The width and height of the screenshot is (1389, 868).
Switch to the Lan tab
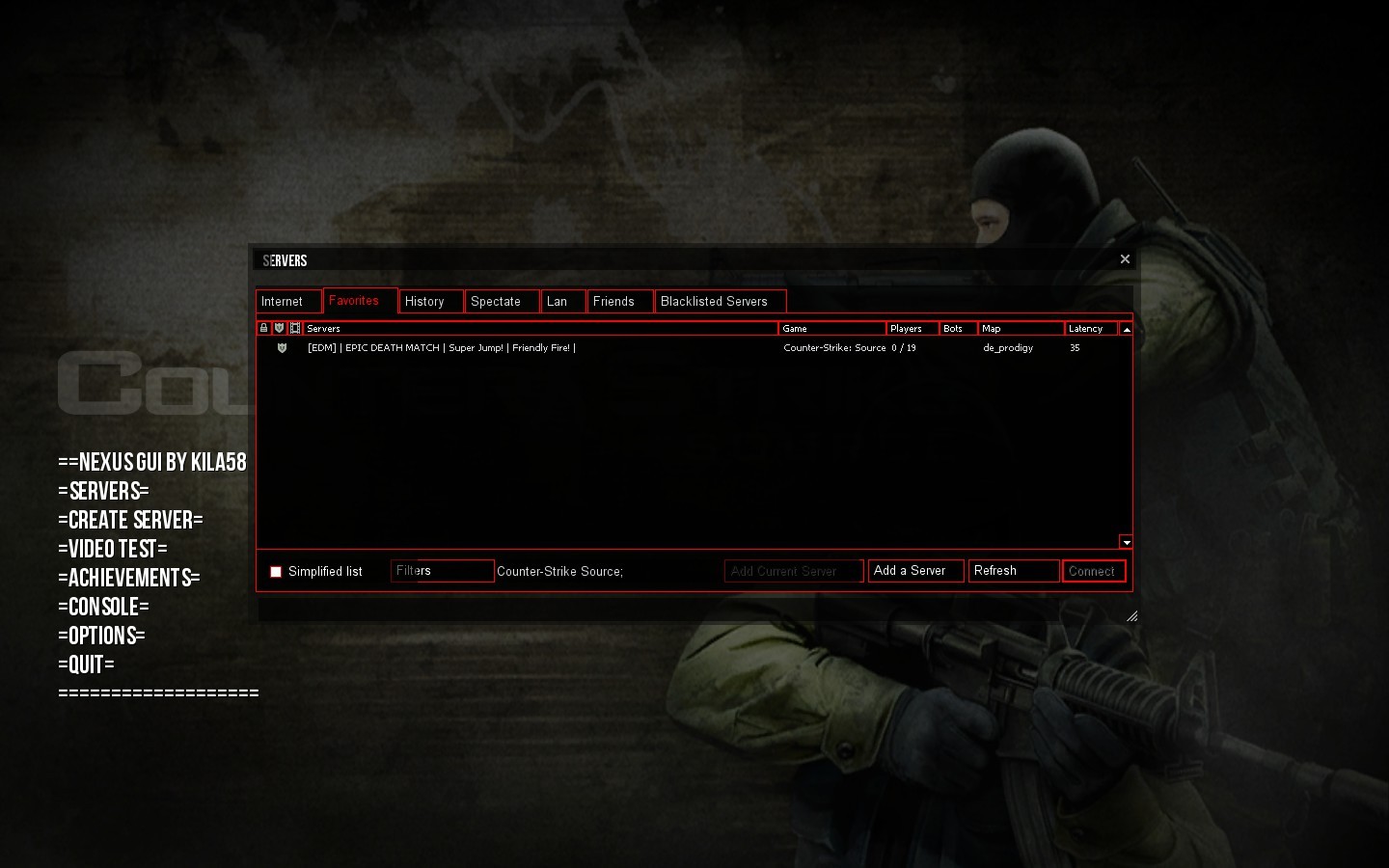[560, 301]
